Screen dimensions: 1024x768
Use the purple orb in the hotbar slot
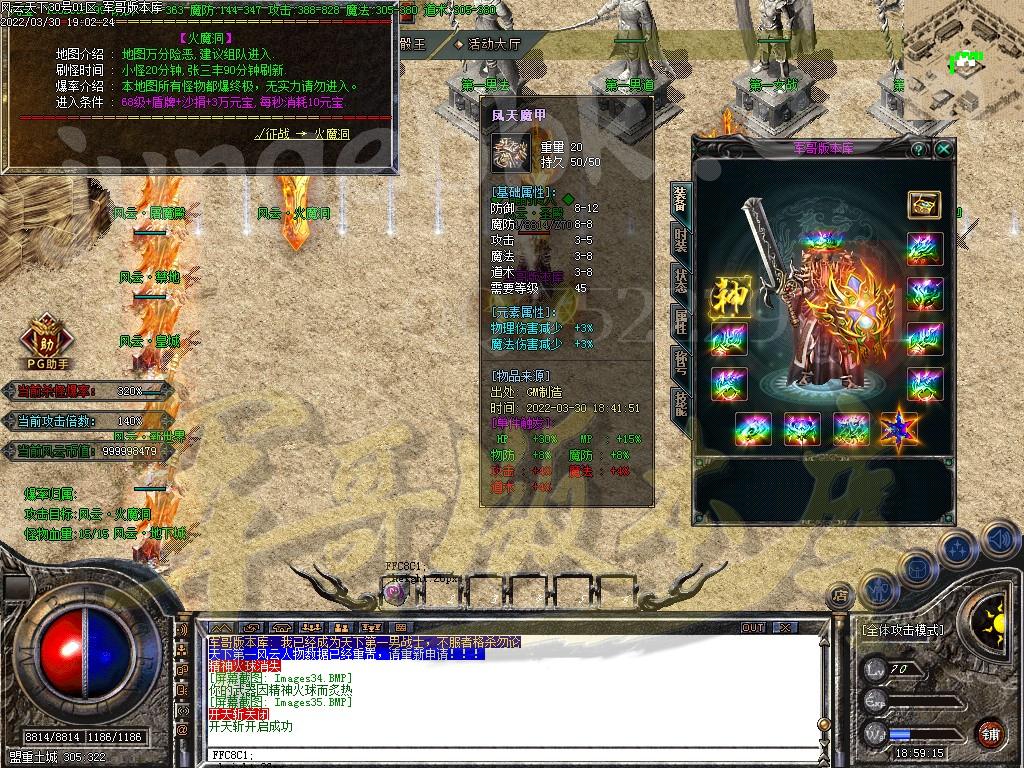click(x=395, y=592)
